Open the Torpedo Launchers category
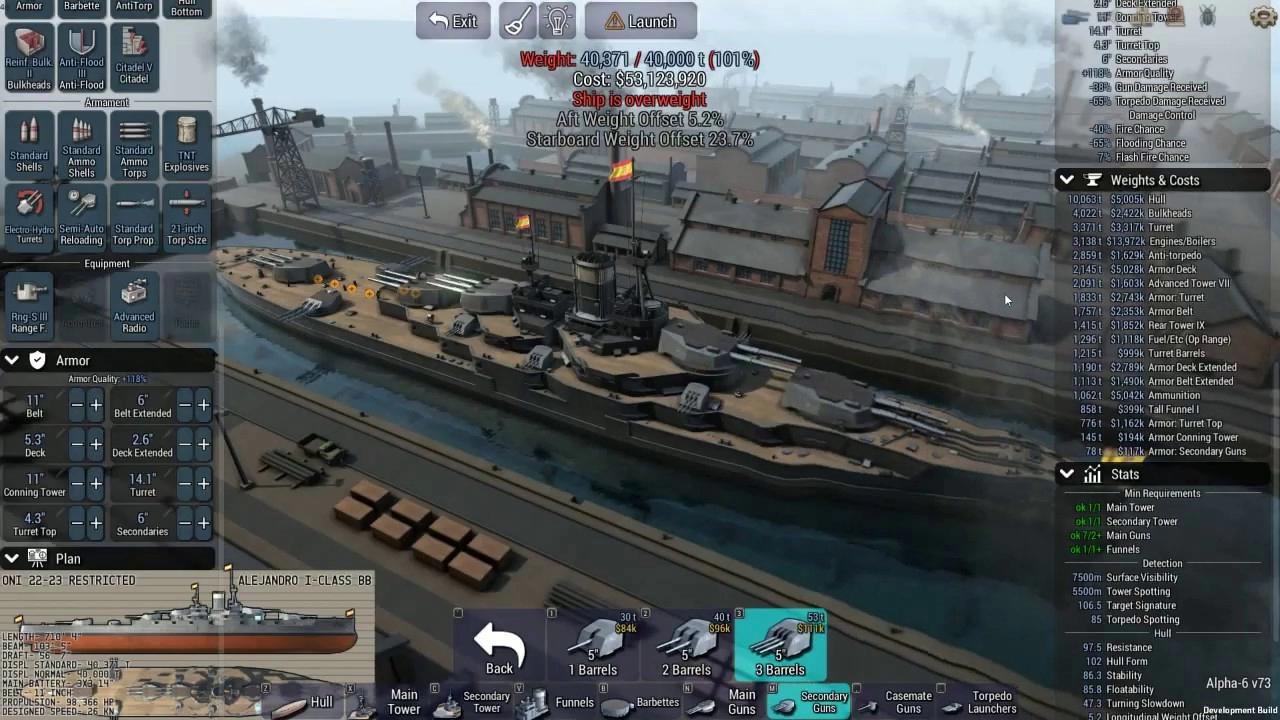 coord(991,702)
